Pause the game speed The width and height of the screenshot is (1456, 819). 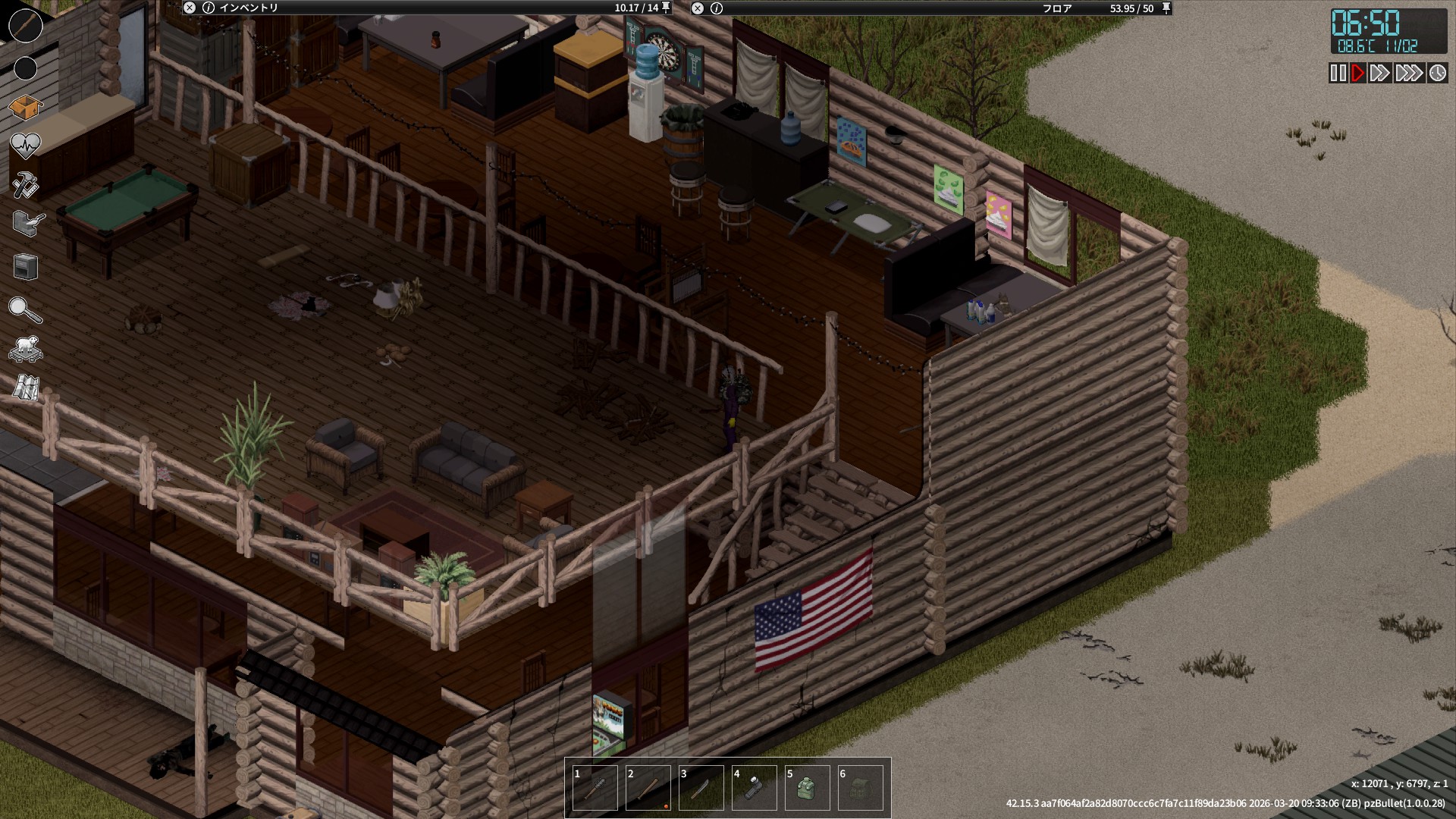pyautogui.click(x=1338, y=73)
